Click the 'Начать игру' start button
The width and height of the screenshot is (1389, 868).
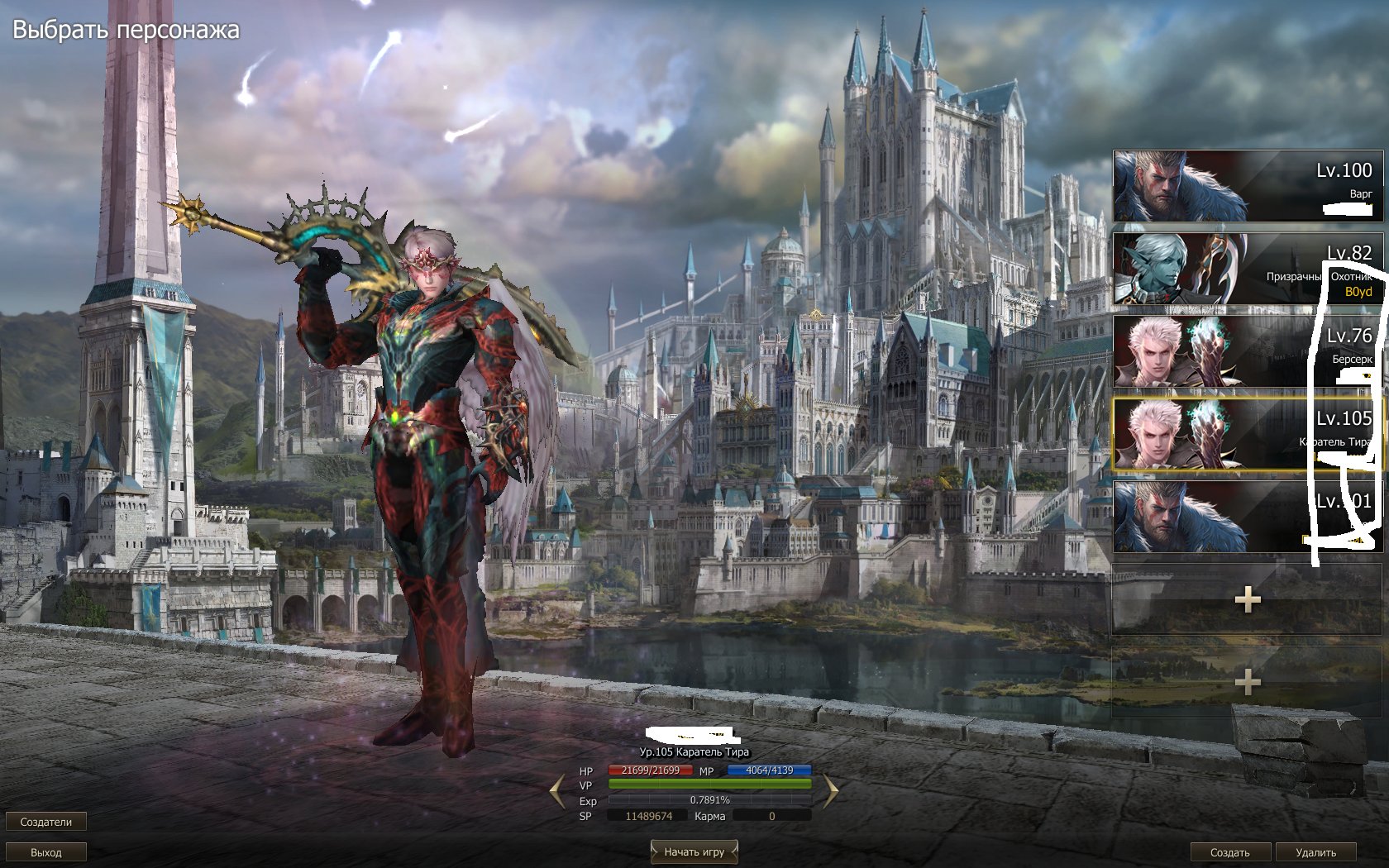point(694,851)
